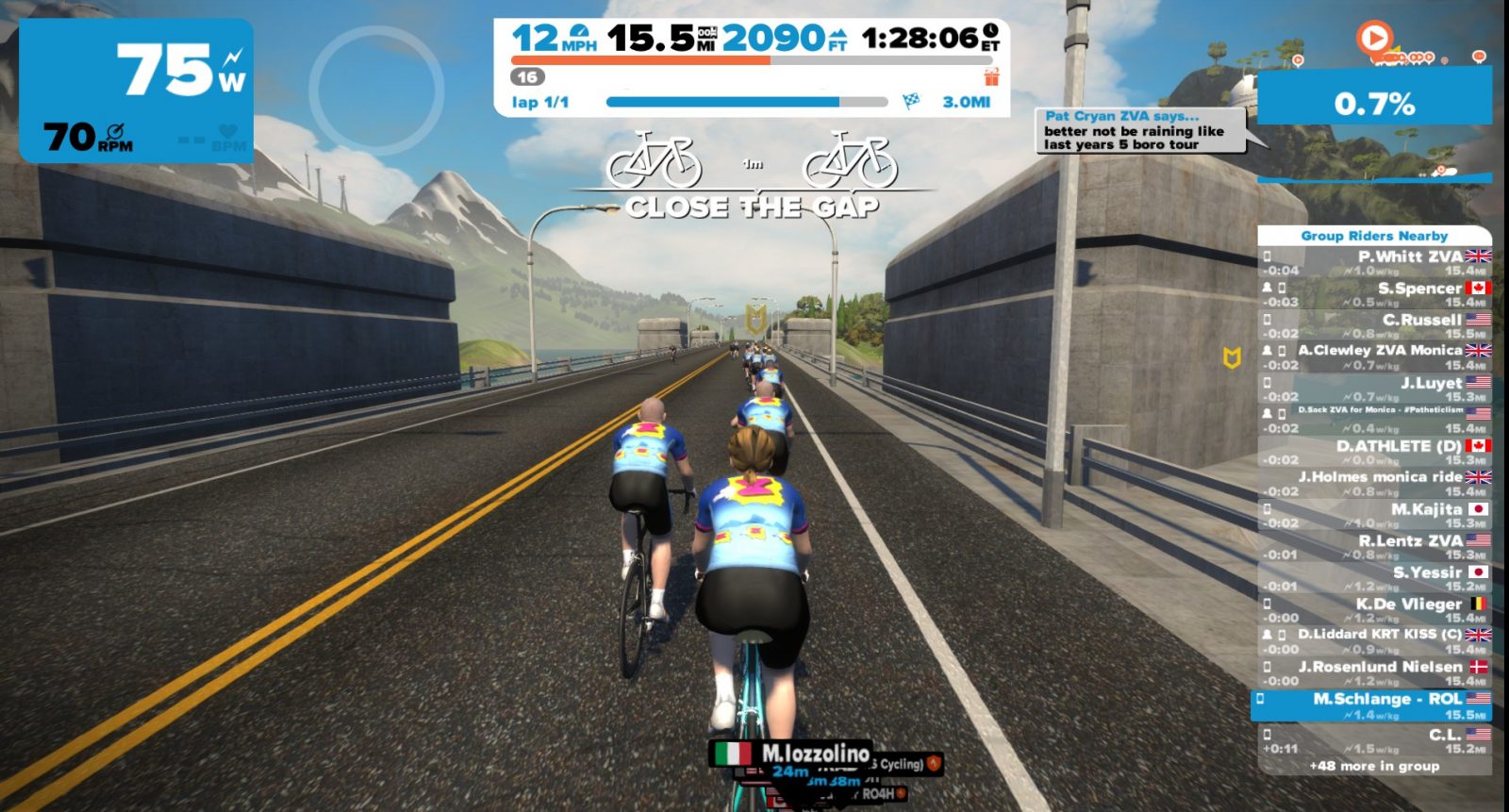Select J.Luyet in the riders list
Screen dimensions: 1509x812
click(1375, 389)
